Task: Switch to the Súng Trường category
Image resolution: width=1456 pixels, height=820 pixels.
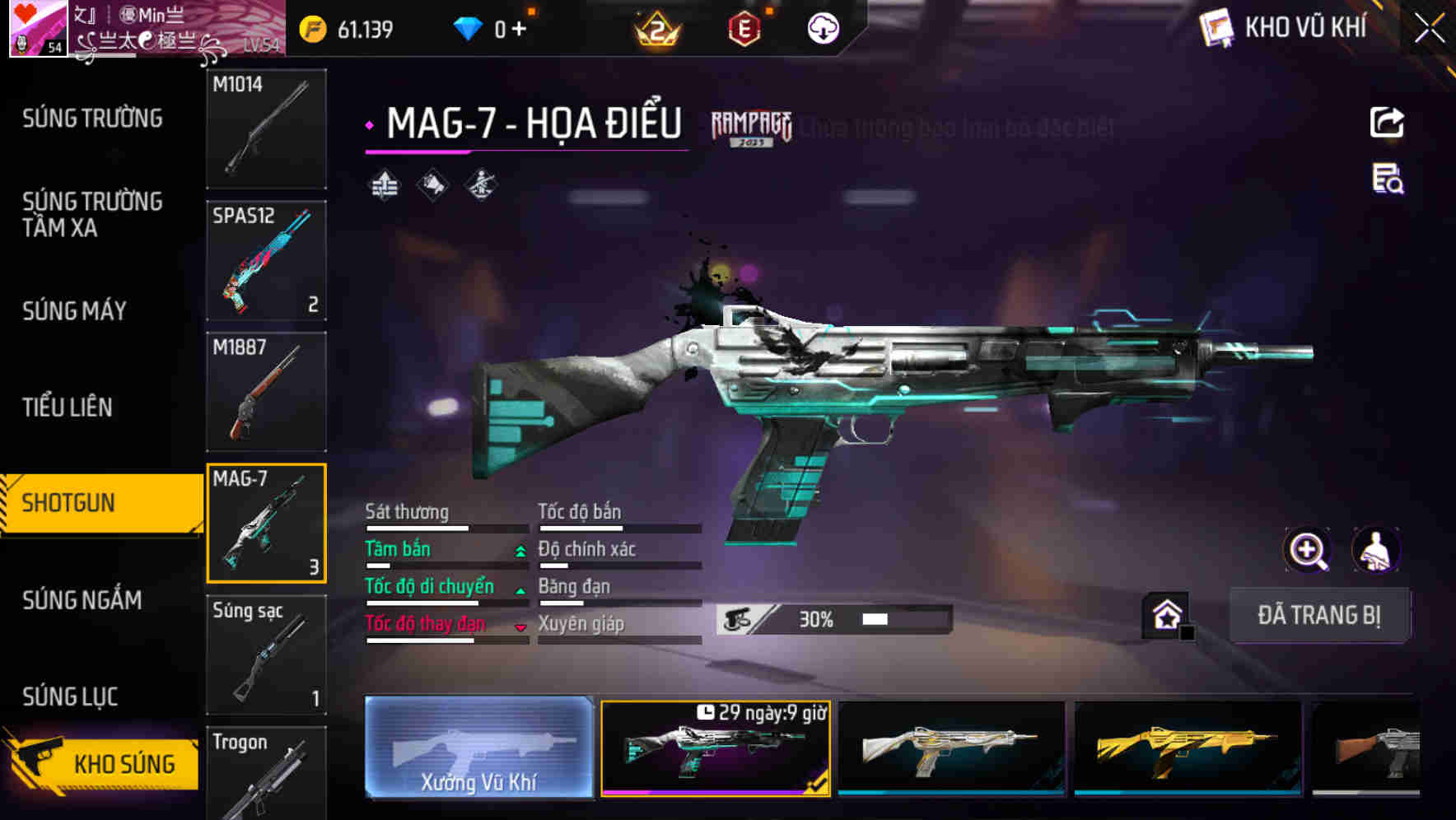Action: (92, 119)
